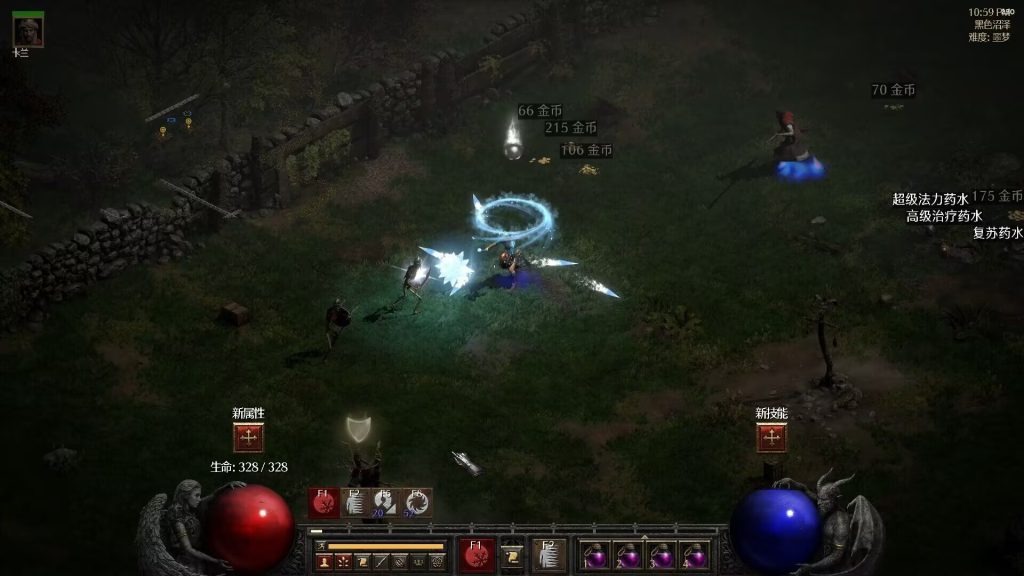This screenshot has width=1024, height=576.
Task: Use the purple potion in belt slot 4
Action: (694, 555)
